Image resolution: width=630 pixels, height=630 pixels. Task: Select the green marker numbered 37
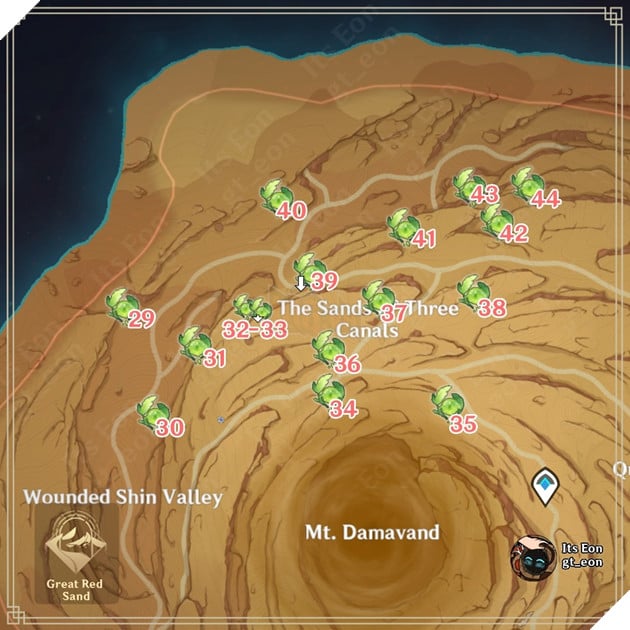pyautogui.click(x=377, y=297)
